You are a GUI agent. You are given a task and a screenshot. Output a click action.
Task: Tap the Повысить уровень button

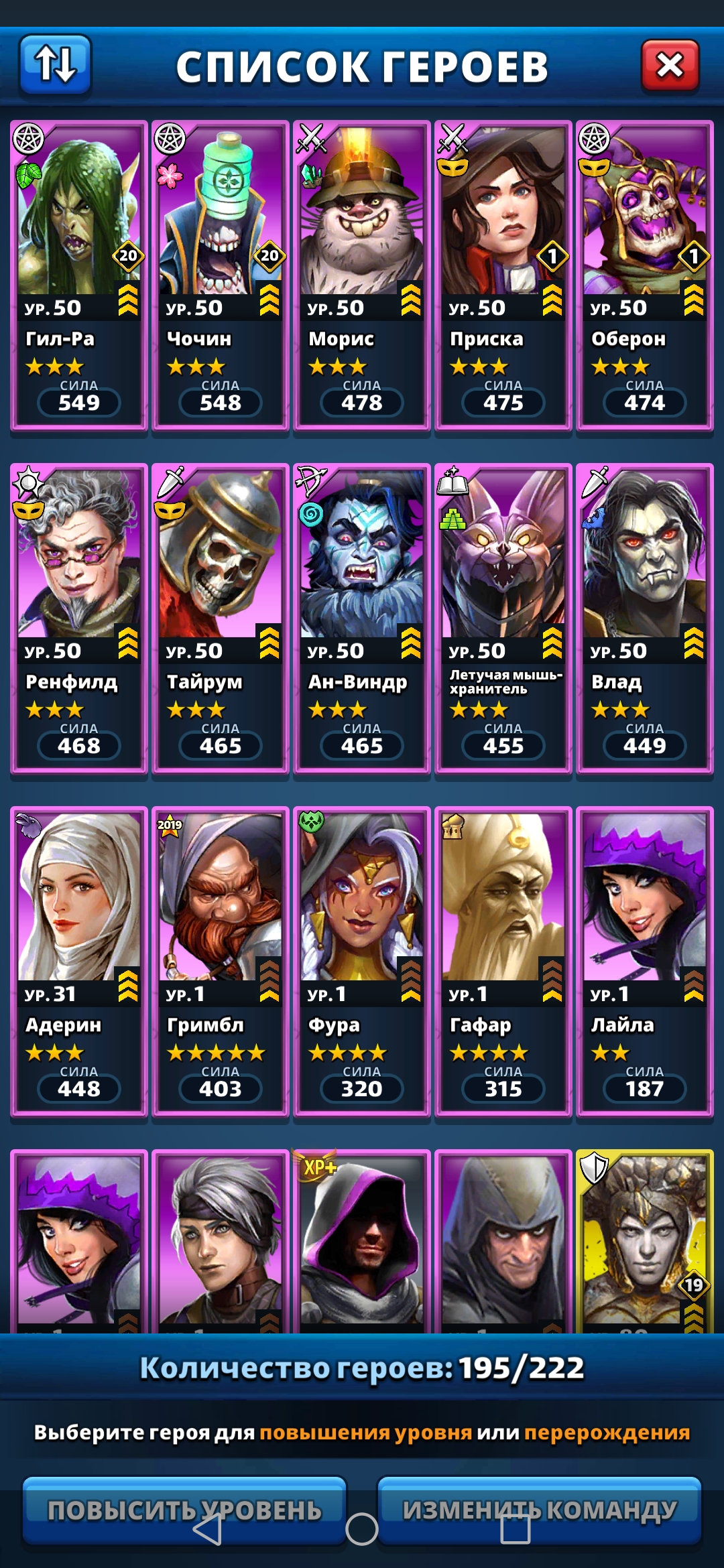[x=184, y=1509]
